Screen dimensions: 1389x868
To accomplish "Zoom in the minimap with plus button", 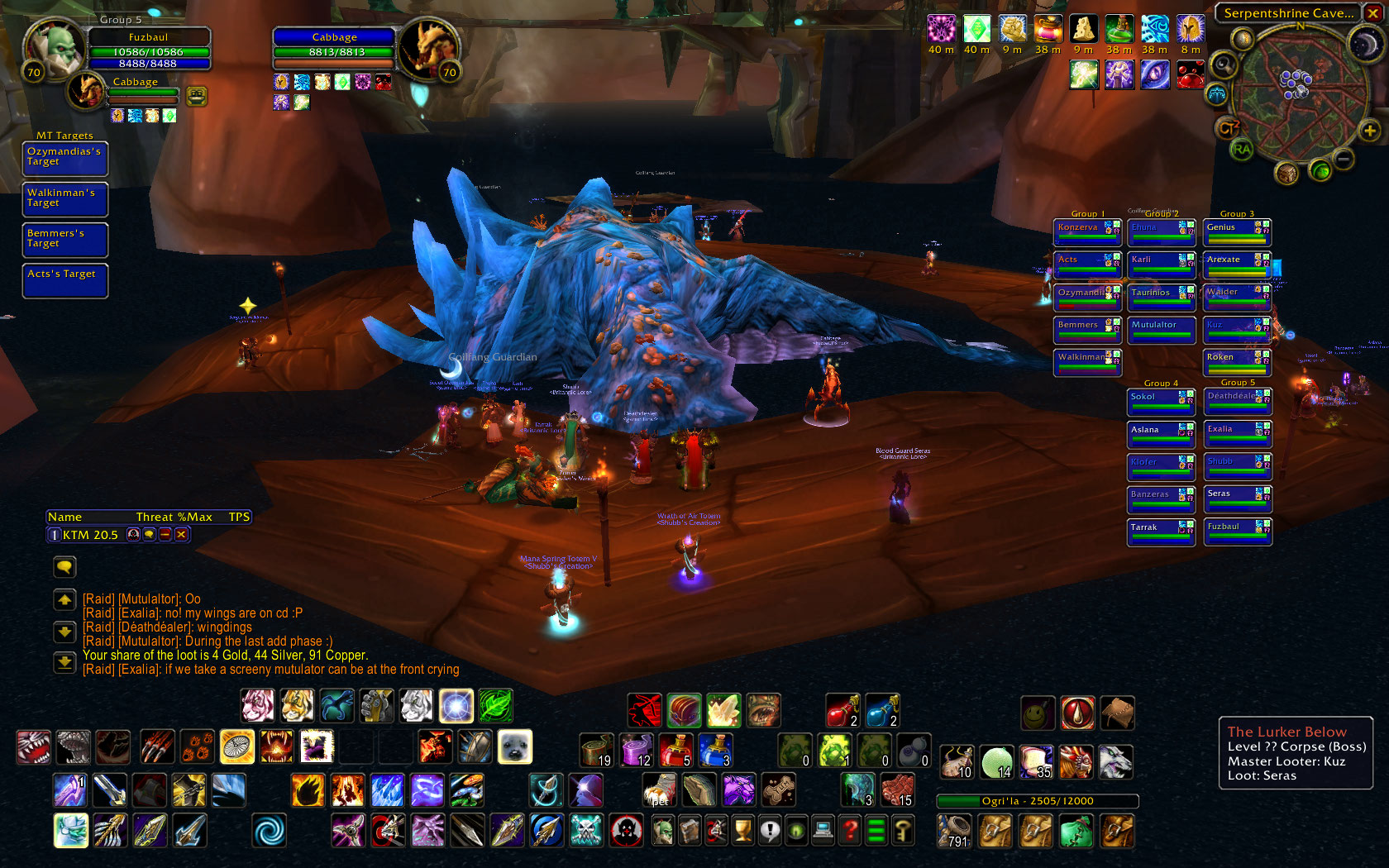I will pos(1369,131).
